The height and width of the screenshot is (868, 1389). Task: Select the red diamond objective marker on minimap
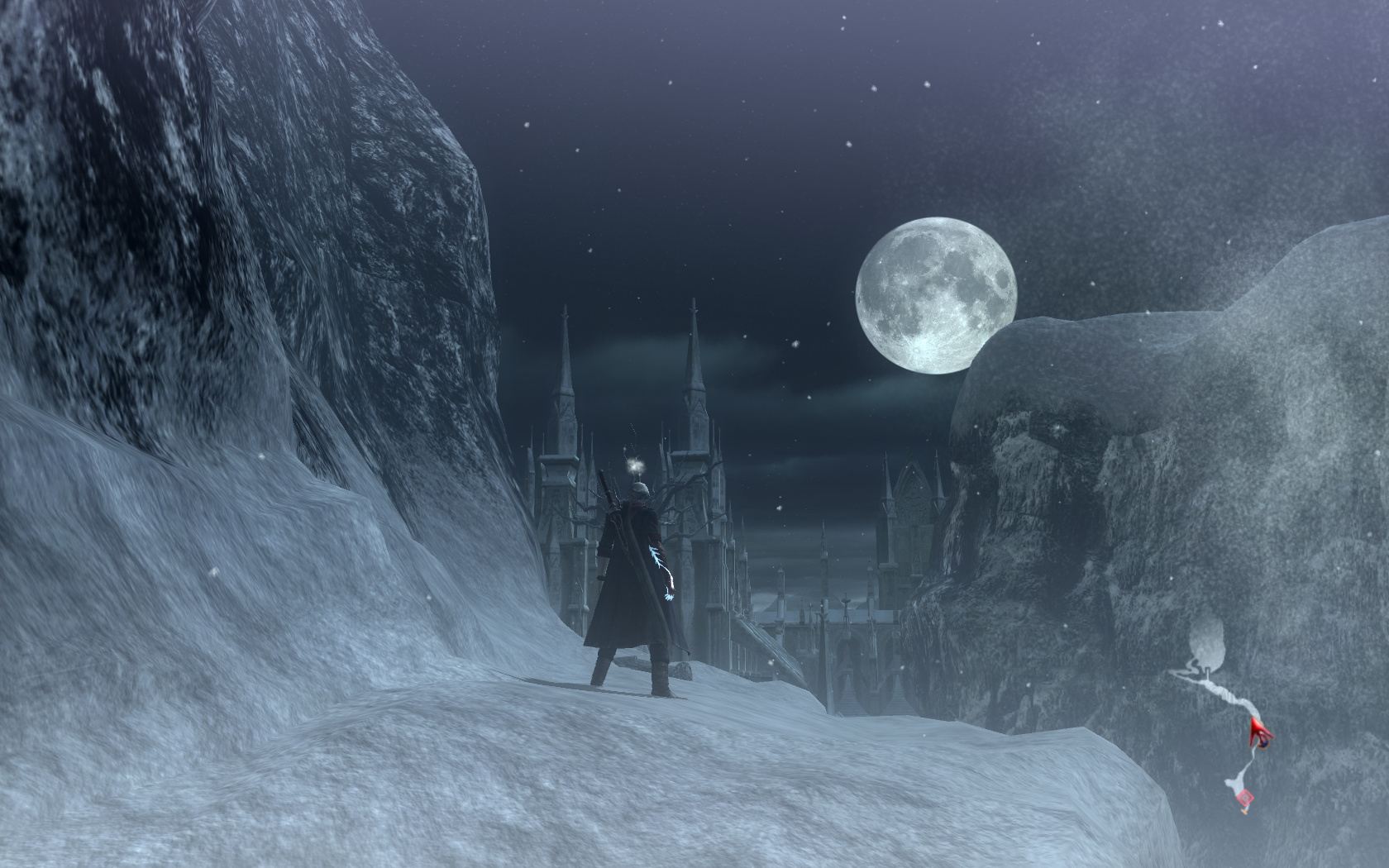[1245, 798]
